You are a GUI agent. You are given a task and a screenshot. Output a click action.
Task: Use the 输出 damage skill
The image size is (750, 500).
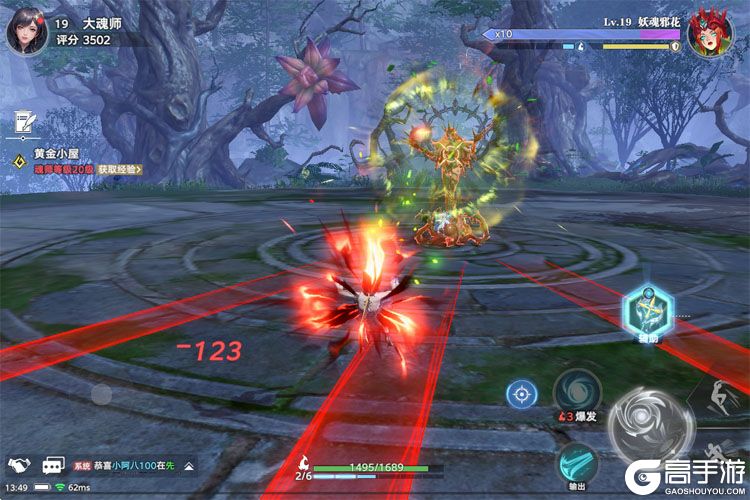pyautogui.click(x=577, y=463)
